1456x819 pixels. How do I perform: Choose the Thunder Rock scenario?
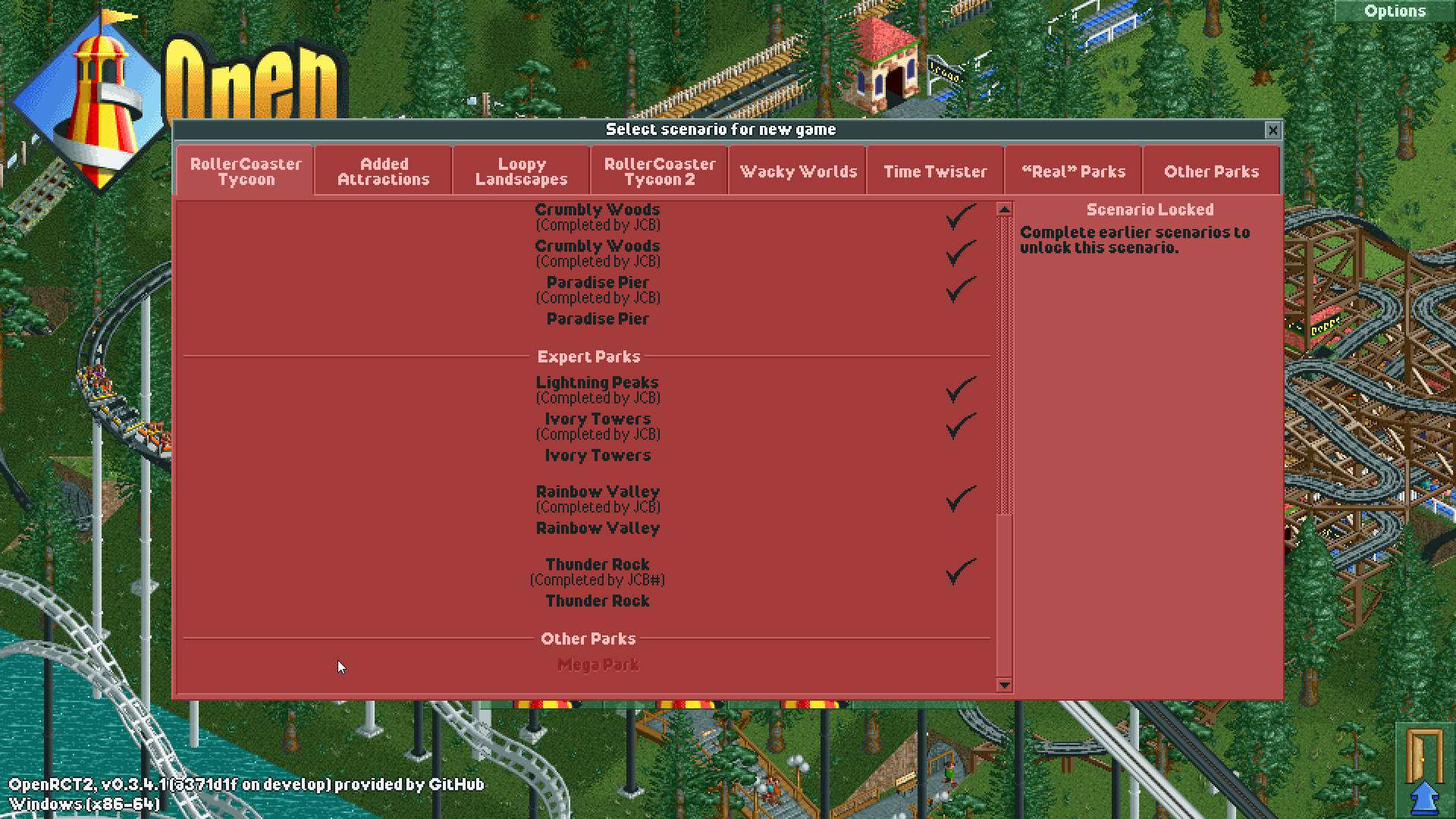pyautogui.click(x=597, y=564)
